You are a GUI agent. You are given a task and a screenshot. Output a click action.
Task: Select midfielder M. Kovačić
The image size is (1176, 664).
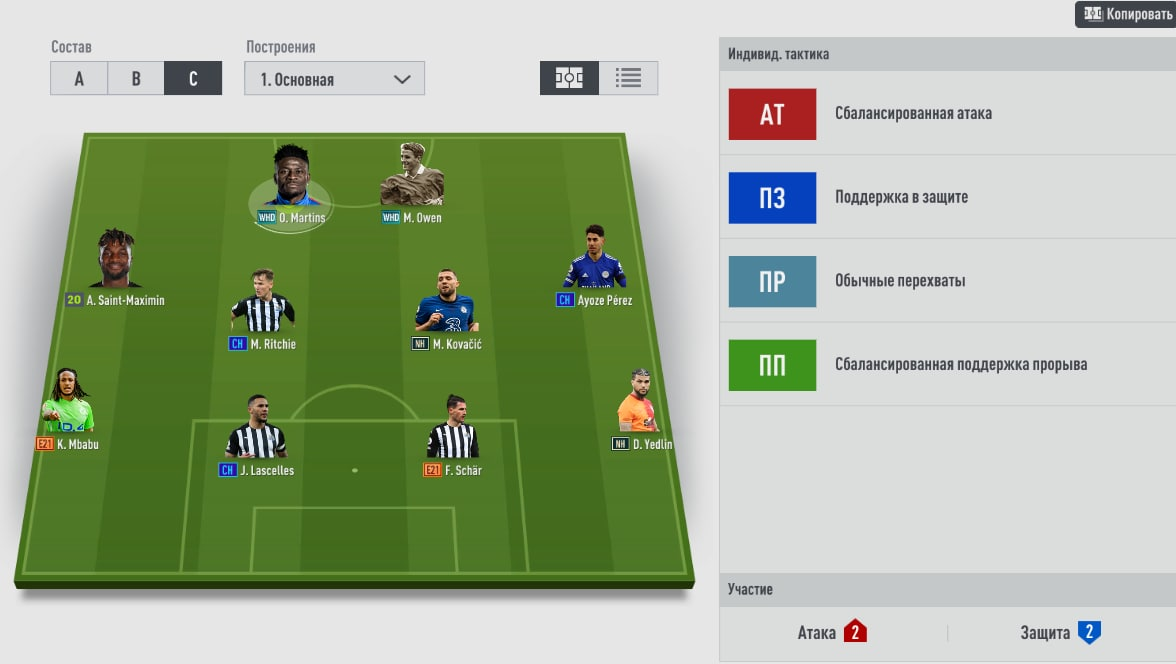click(x=445, y=304)
